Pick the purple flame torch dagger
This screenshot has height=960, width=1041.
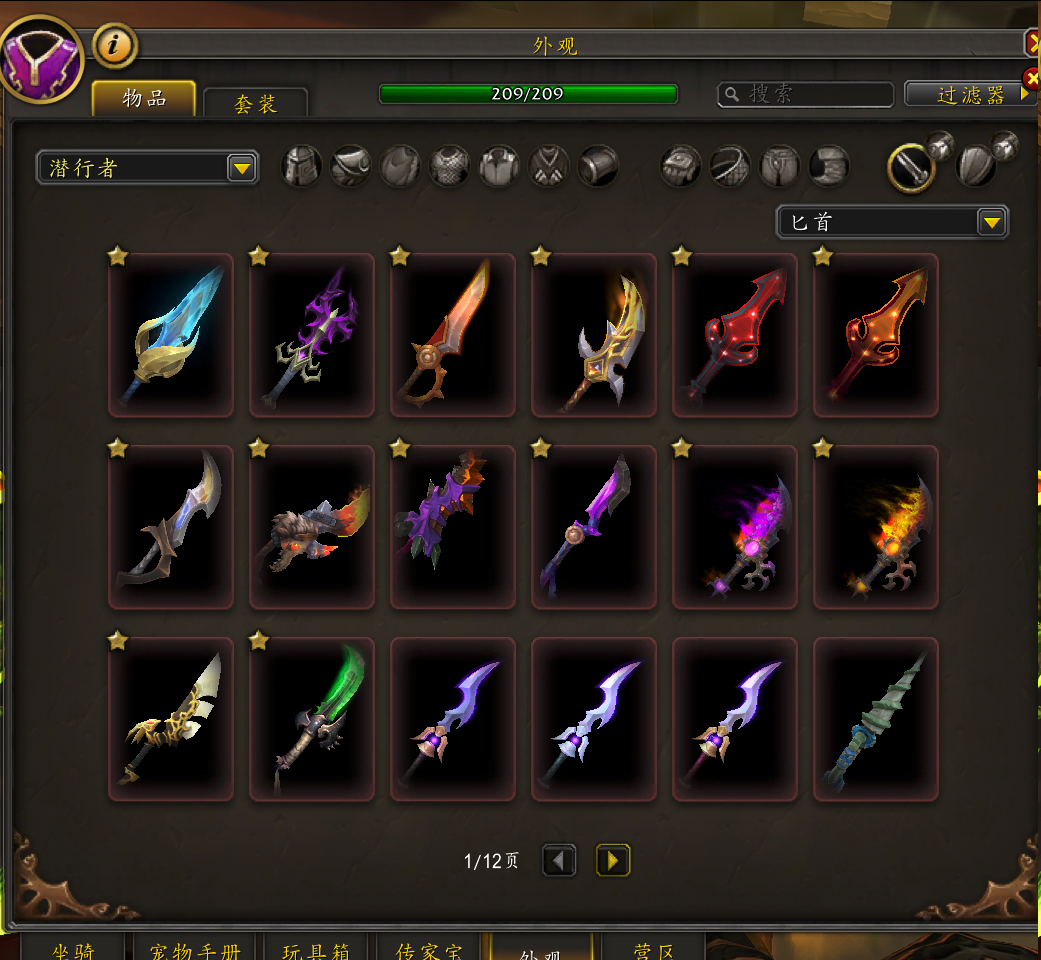[x=735, y=527]
